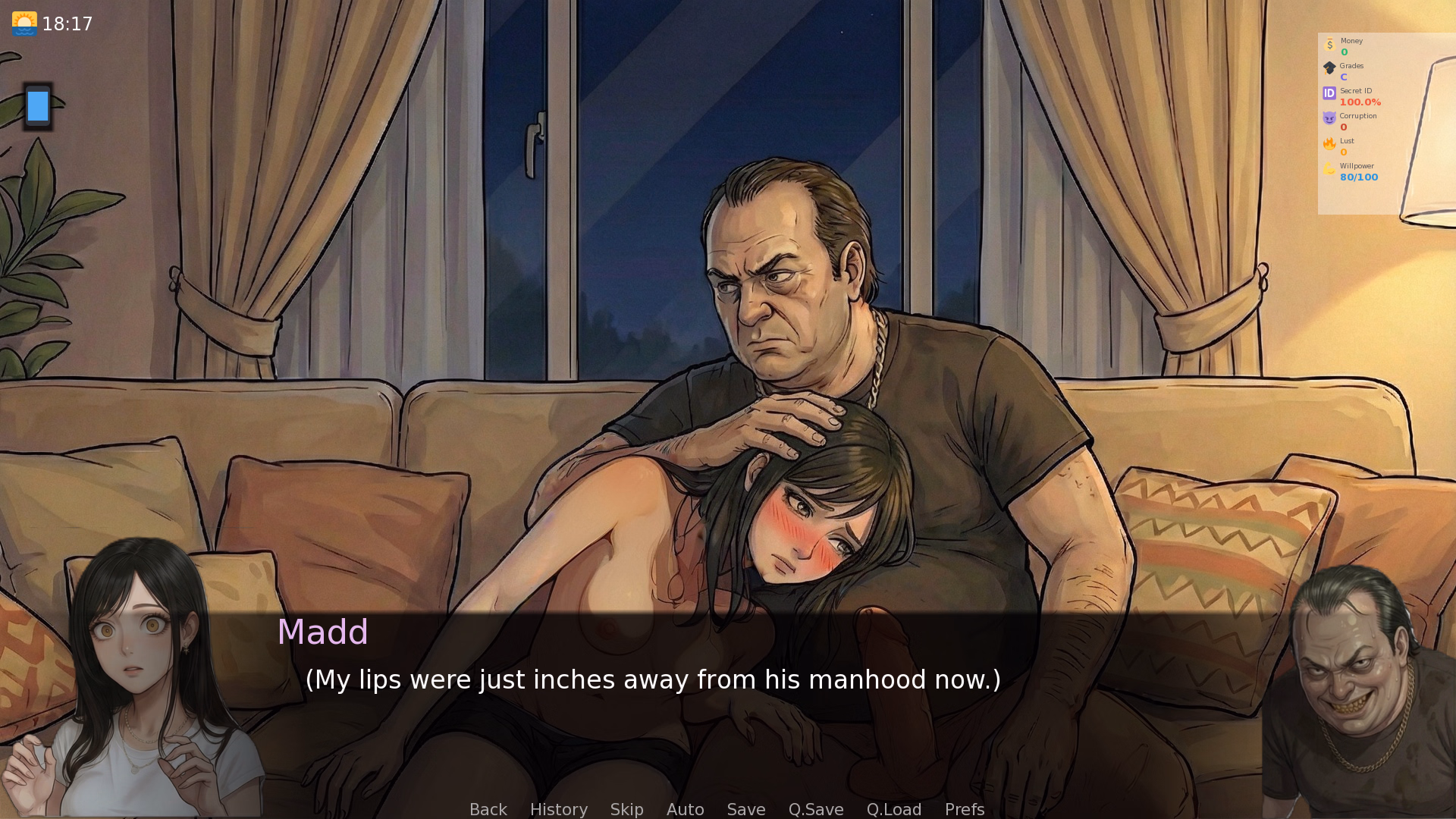Click the Willpower 80/100 progress value

(x=1358, y=177)
